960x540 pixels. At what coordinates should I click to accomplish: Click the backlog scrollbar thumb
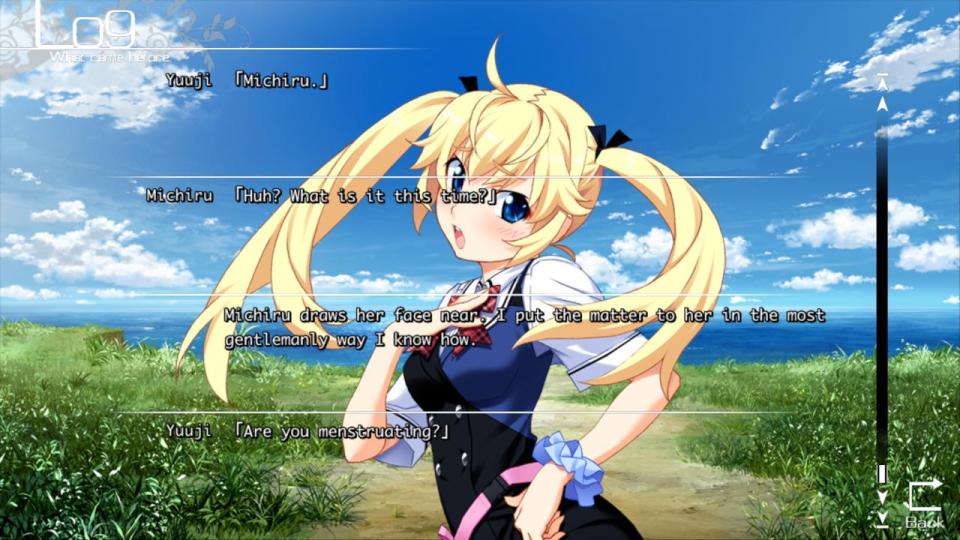pos(882,473)
